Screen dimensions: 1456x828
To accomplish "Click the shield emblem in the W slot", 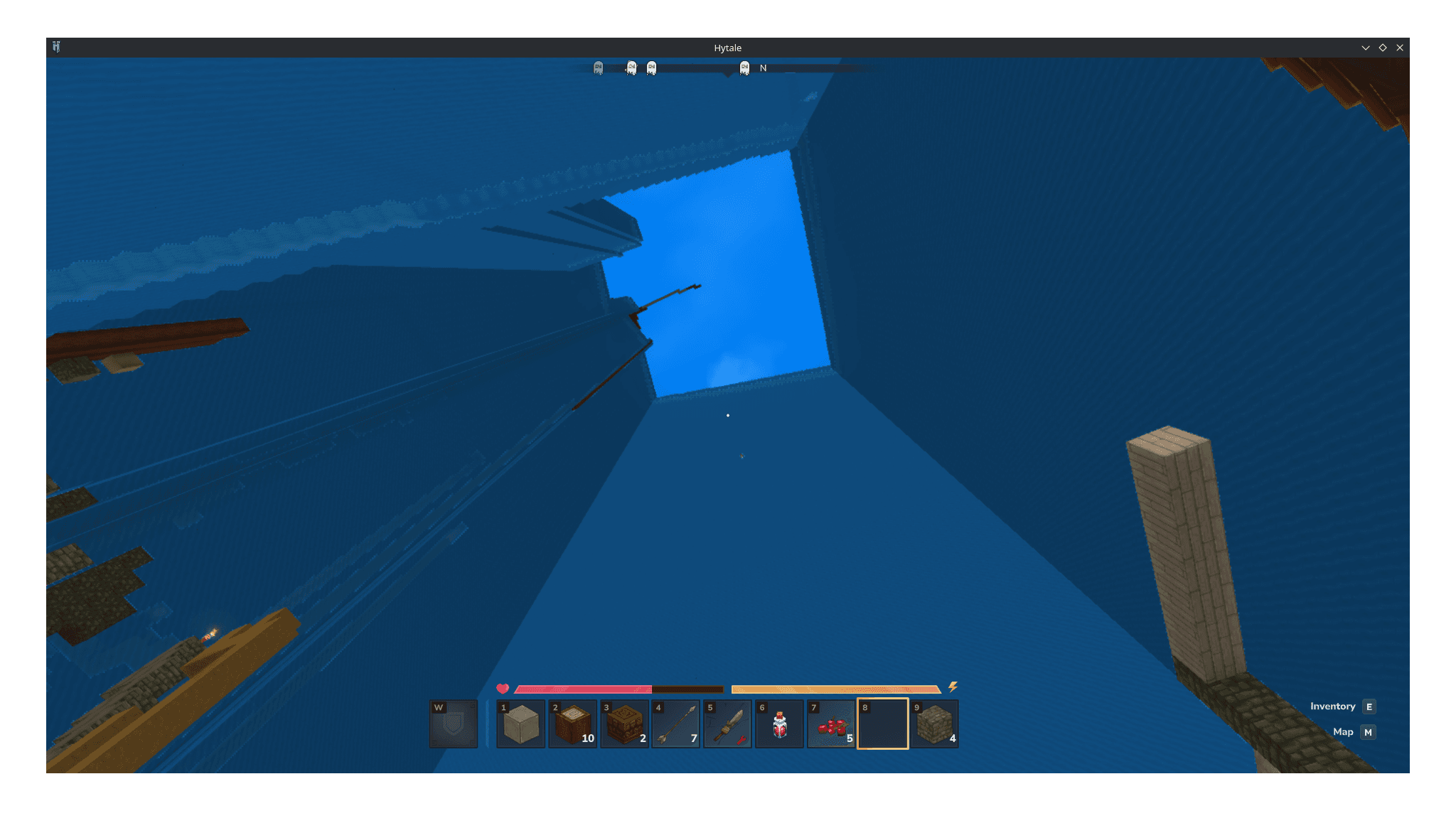I will click(453, 724).
